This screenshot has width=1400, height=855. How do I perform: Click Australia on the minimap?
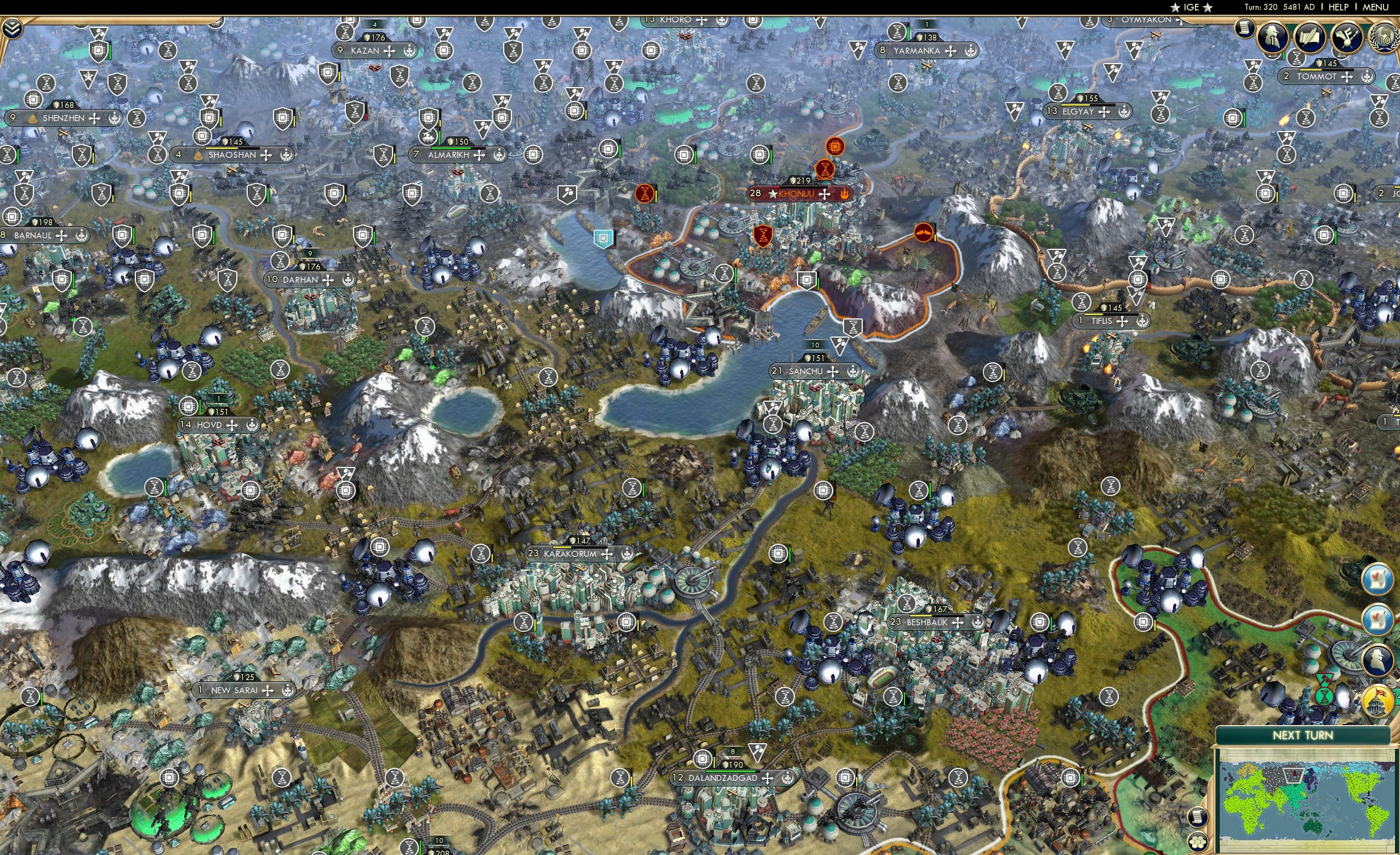pos(1312,827)
